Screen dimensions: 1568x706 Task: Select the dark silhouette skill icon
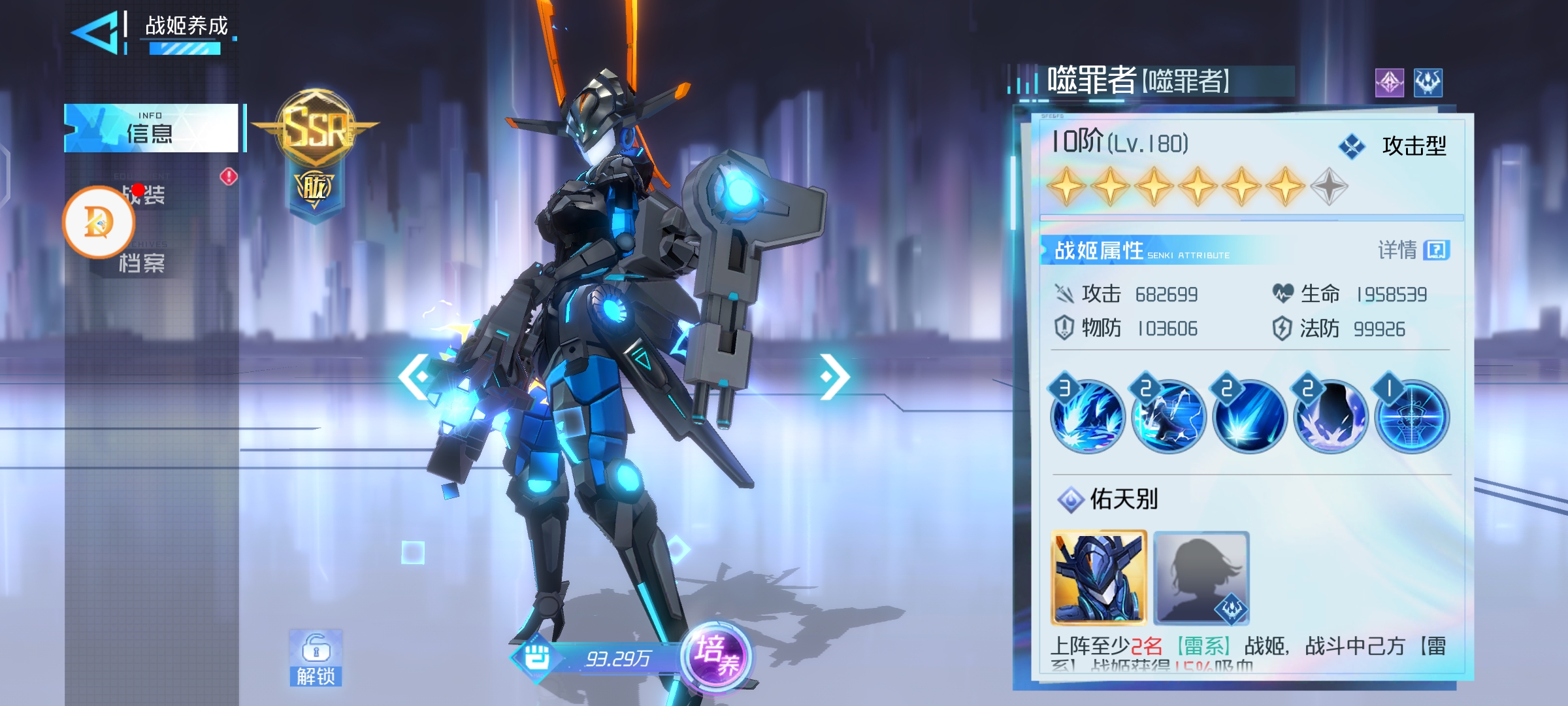coord(1330,416)
